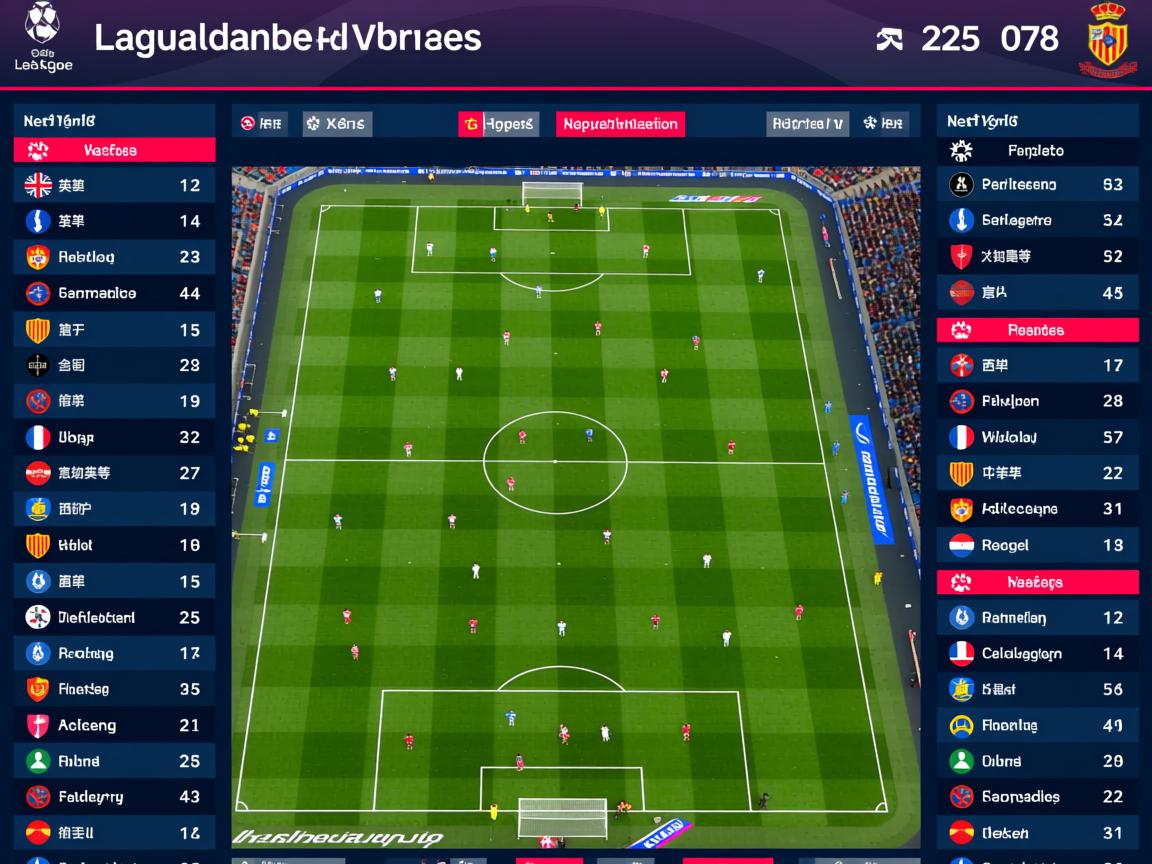Select the Serlegetre row

coord(1037,220)
